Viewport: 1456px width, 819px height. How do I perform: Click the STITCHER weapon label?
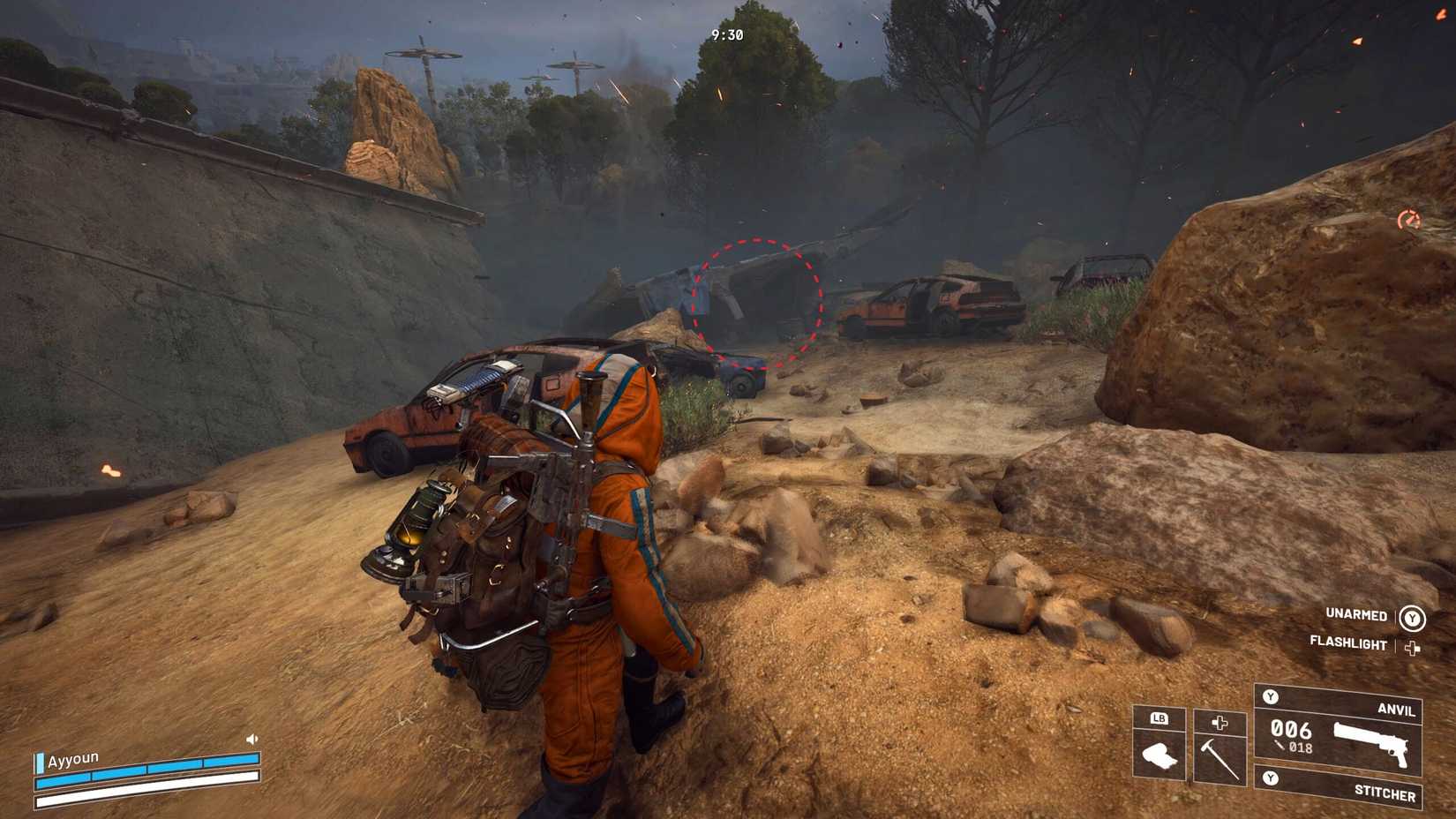1385,794
